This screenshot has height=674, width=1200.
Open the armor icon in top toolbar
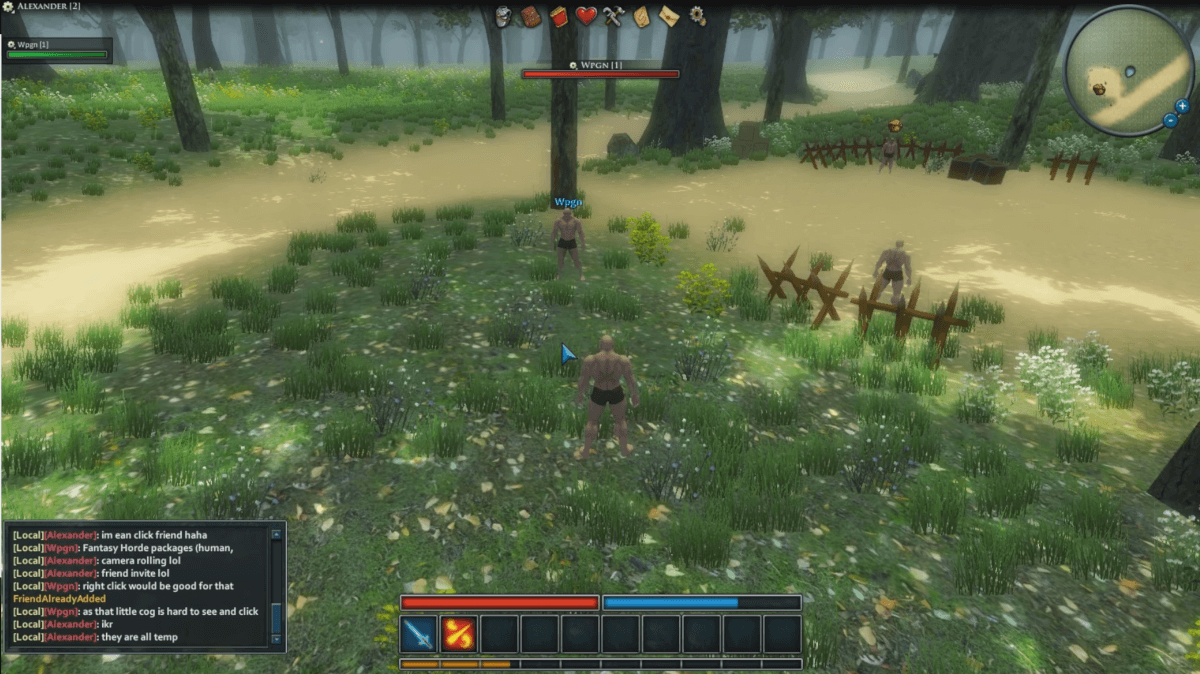pos(504,16)
